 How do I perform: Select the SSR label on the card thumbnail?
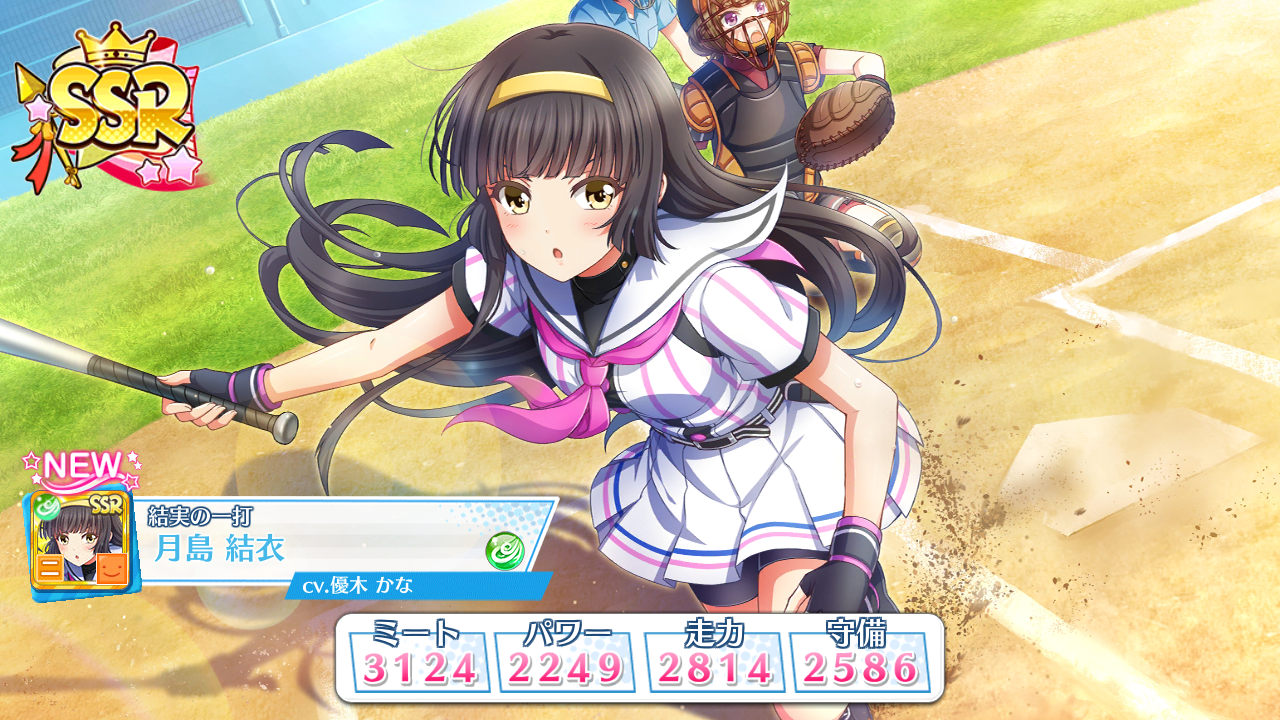click(x=107, y=504)
